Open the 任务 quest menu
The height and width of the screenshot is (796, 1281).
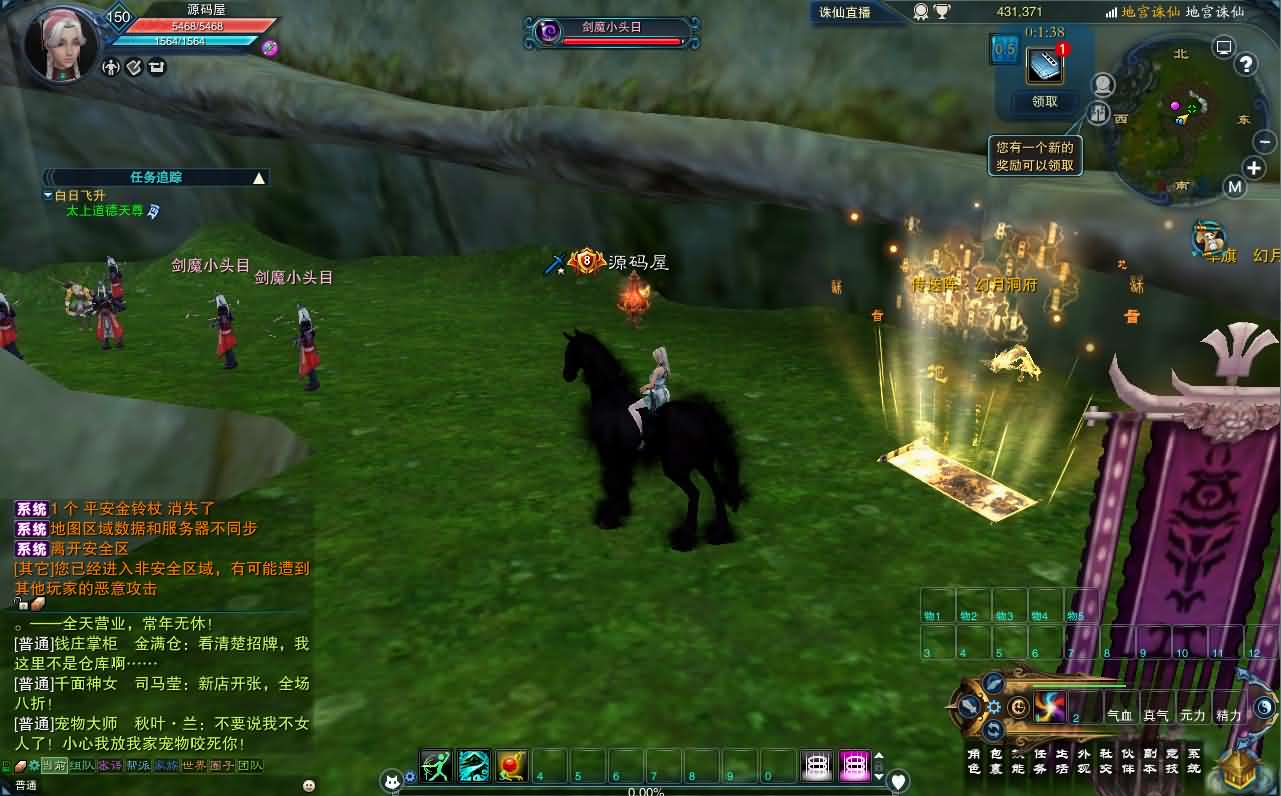click(1040, 761)
